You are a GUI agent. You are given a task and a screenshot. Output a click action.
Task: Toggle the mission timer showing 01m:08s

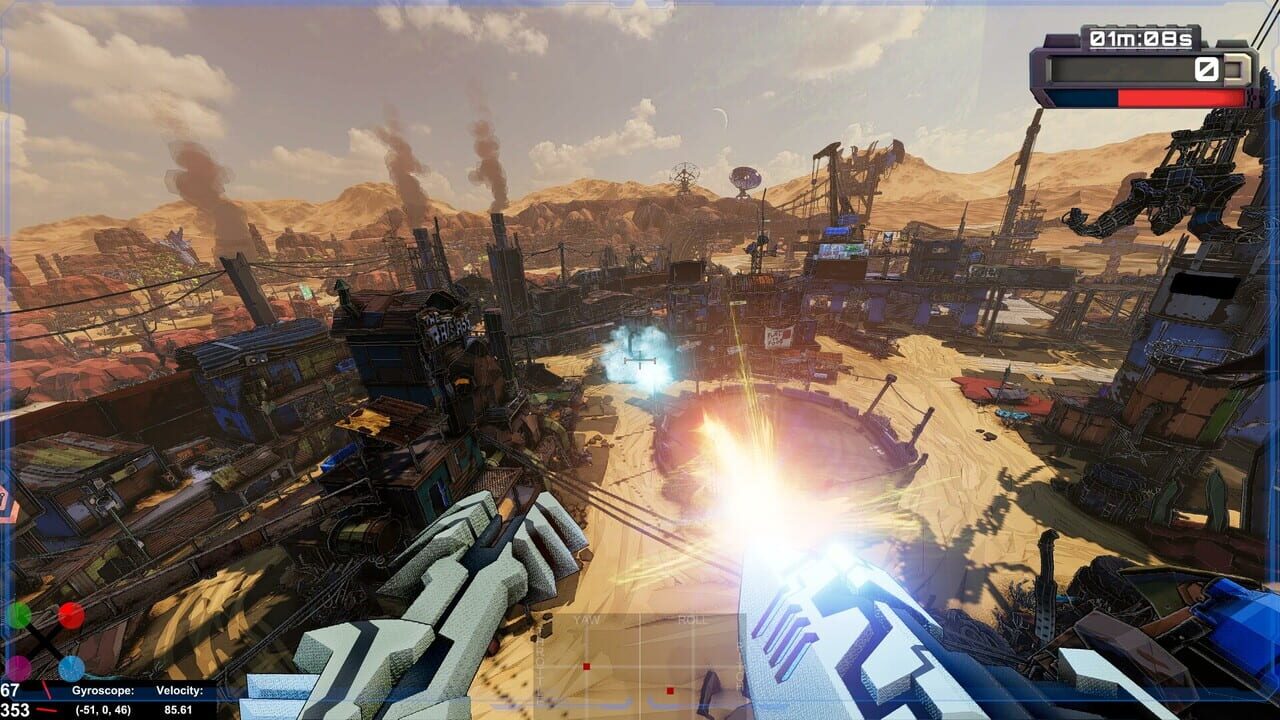[1141, 38]
